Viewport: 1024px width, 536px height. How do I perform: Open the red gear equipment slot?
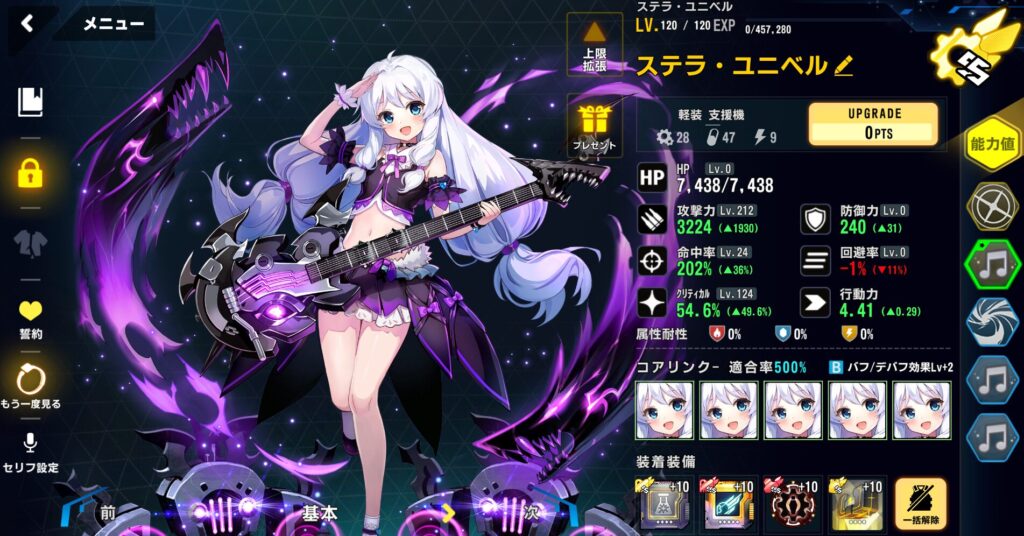[792, 506]
